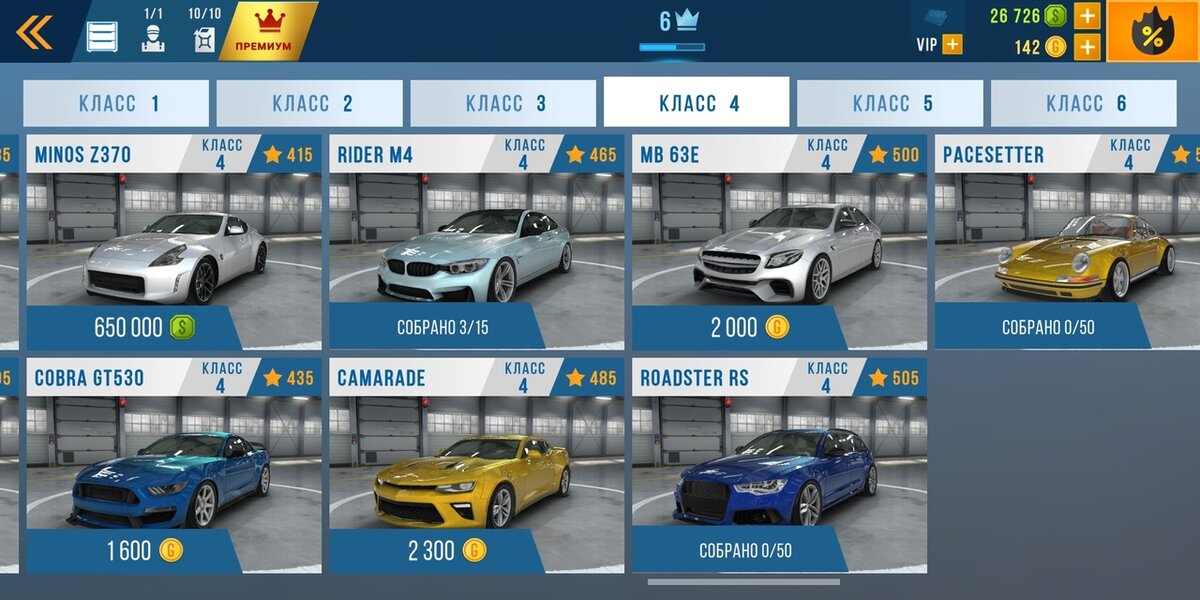Choose the MB 63E car card
This screenshot has width=1200, height=600.
(780, 242)
